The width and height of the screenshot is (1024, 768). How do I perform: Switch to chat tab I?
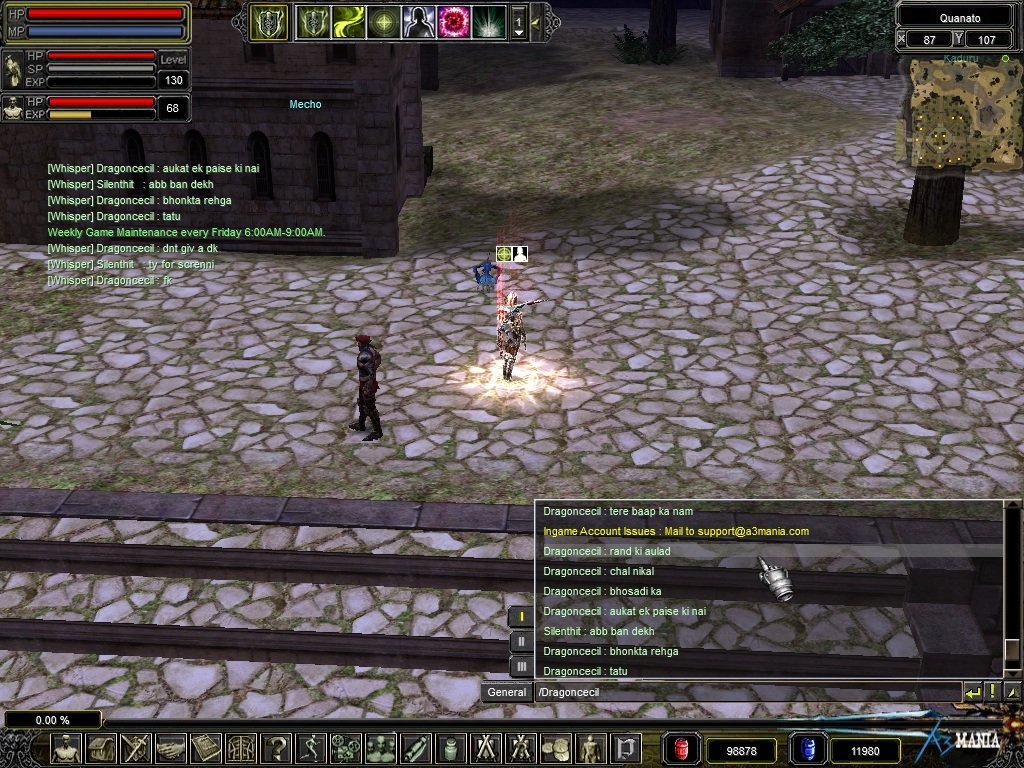[x=521, y=617]
